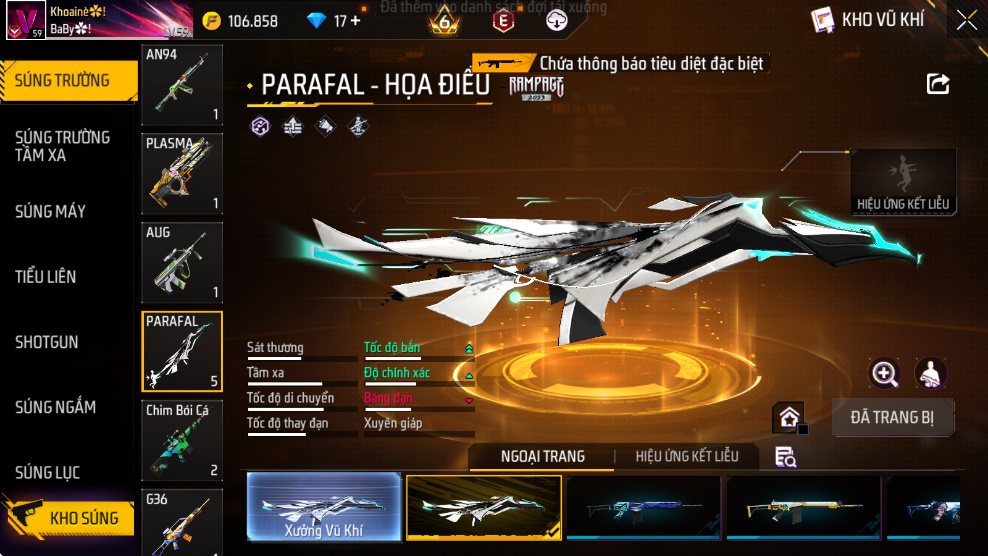
Task: Zoom in with the magnifier icon
Action: (x=884, y=374)
